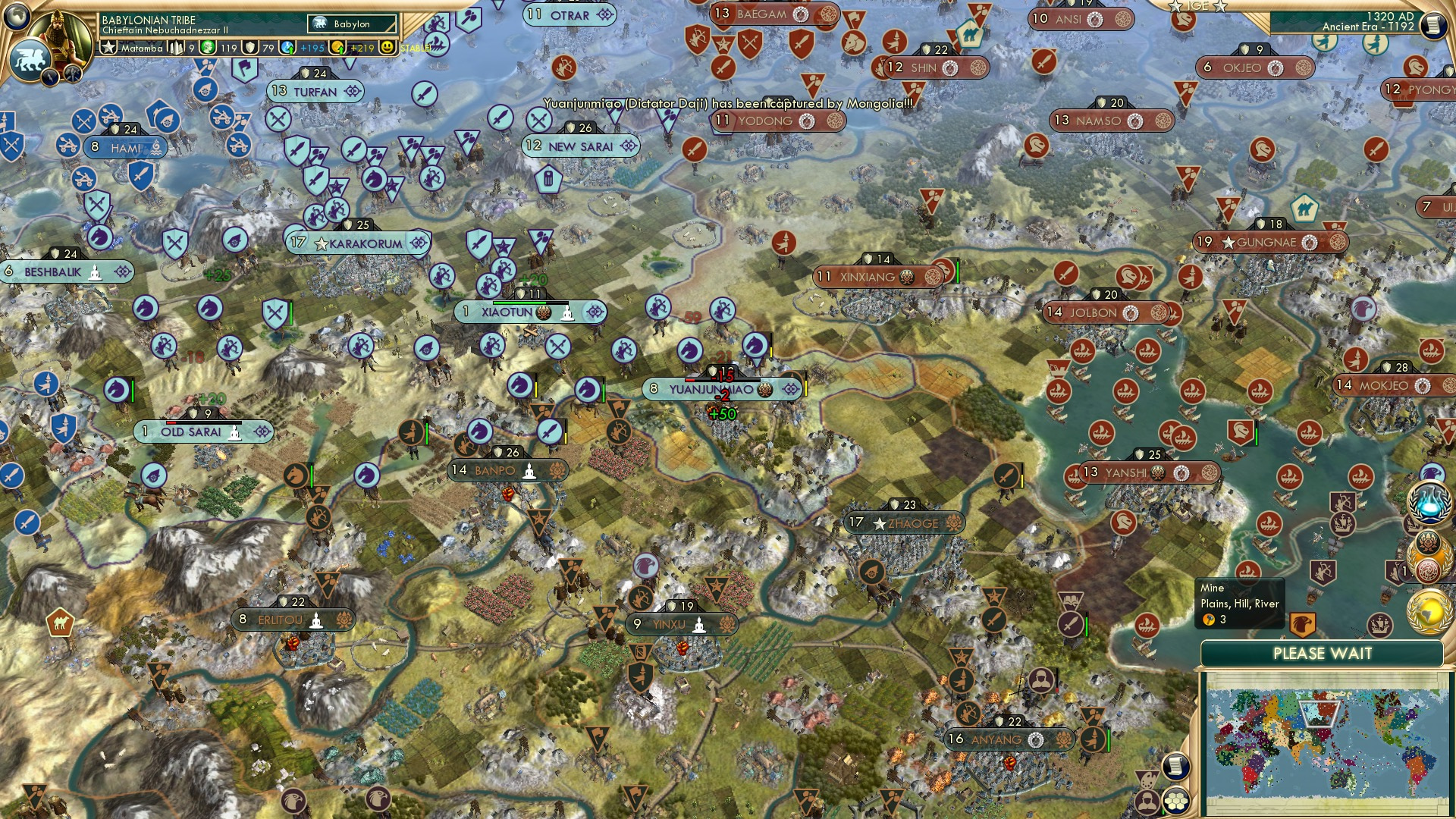Open the science research flask notification
This screenshot has width=1456, height=819.
1429,502
